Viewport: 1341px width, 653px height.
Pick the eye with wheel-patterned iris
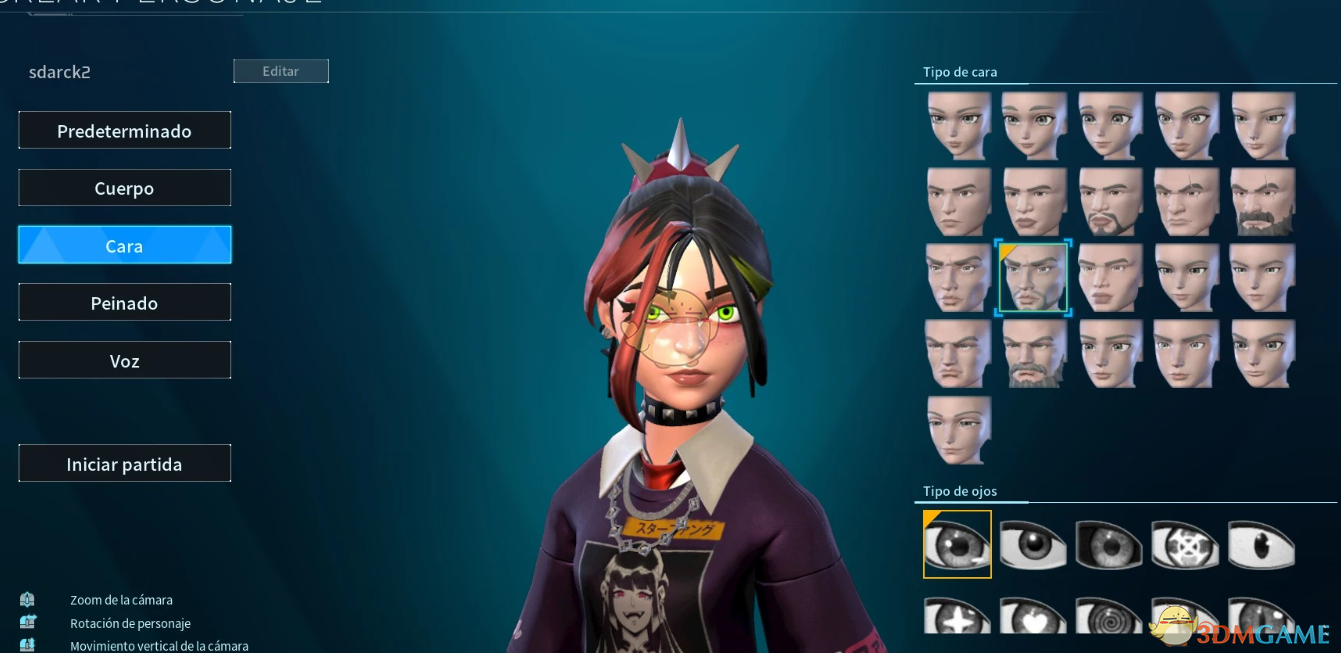click(x=1185, y=545)
